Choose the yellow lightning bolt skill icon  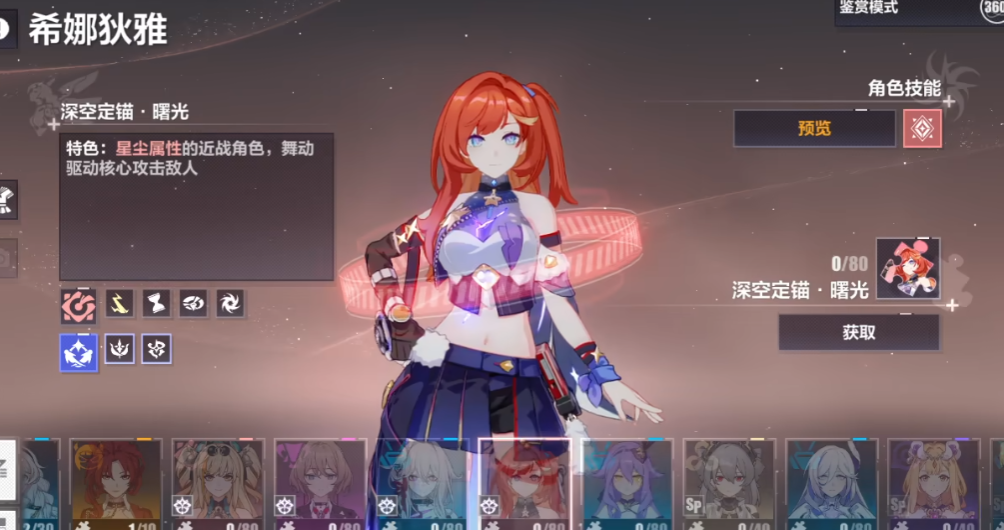tap(120, 304)
